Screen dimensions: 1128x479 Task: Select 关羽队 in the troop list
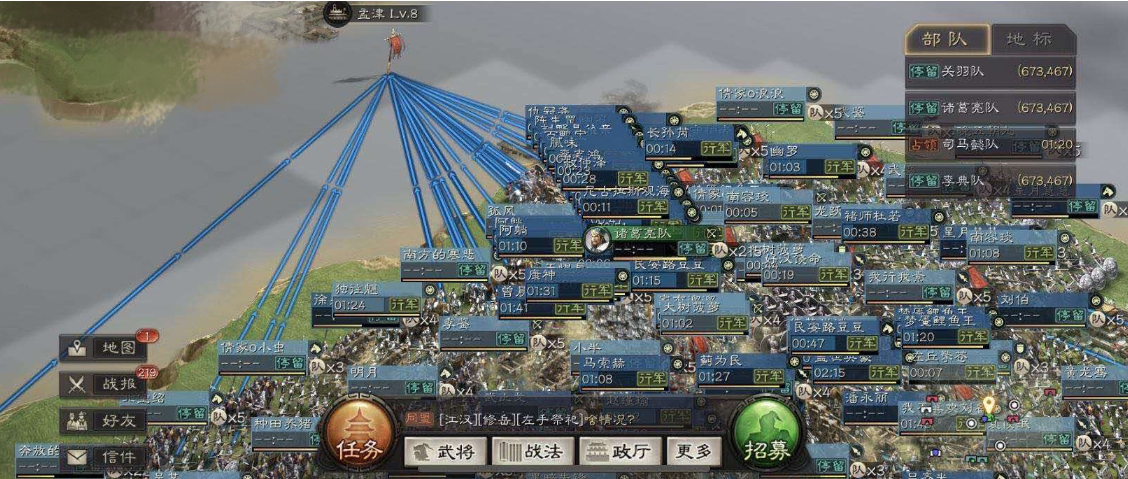(x=990, y=72)
